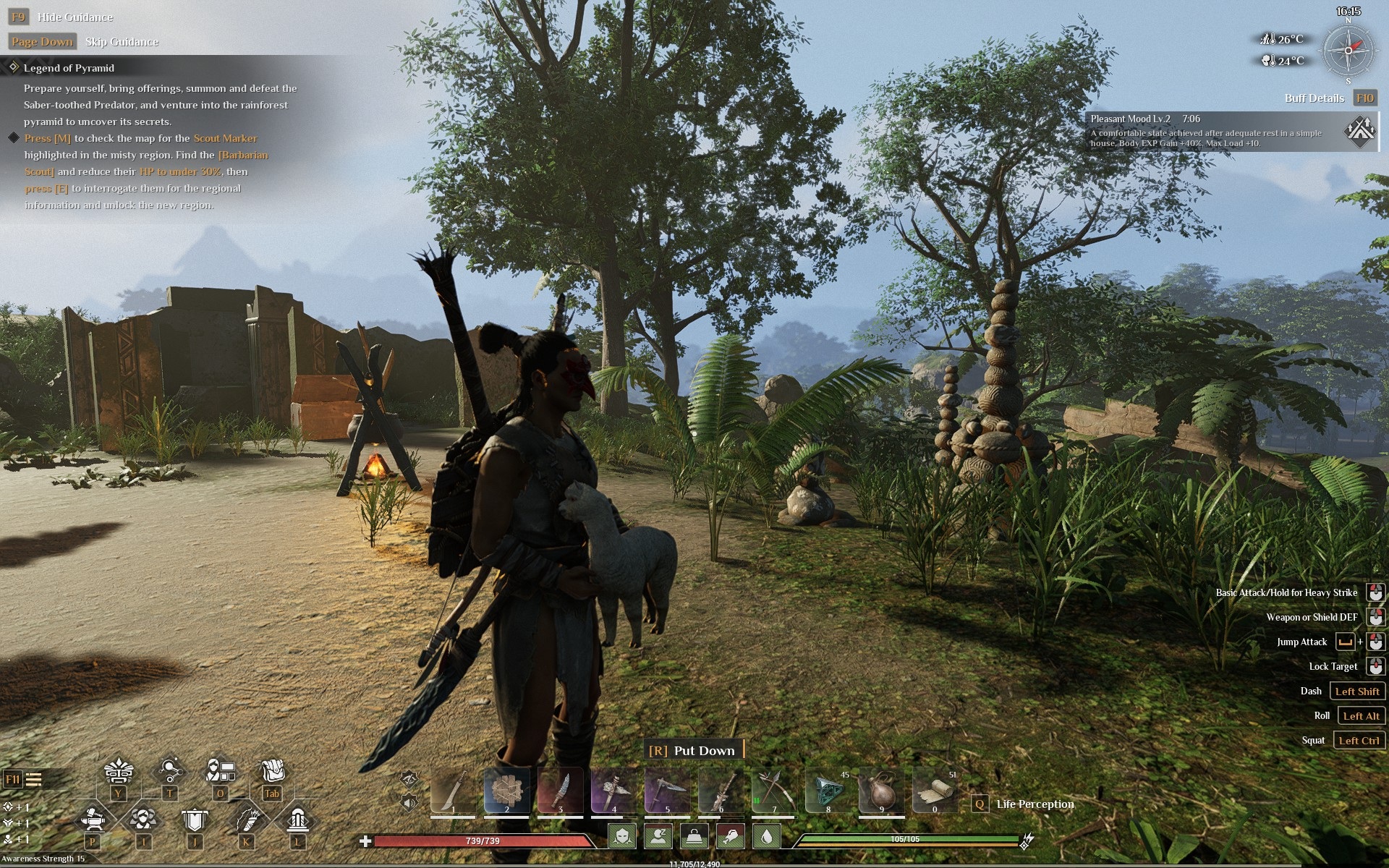Screen dimensions: 1389x868
Task: Open the bow and quiver menu icon
Action: point(247,820)
